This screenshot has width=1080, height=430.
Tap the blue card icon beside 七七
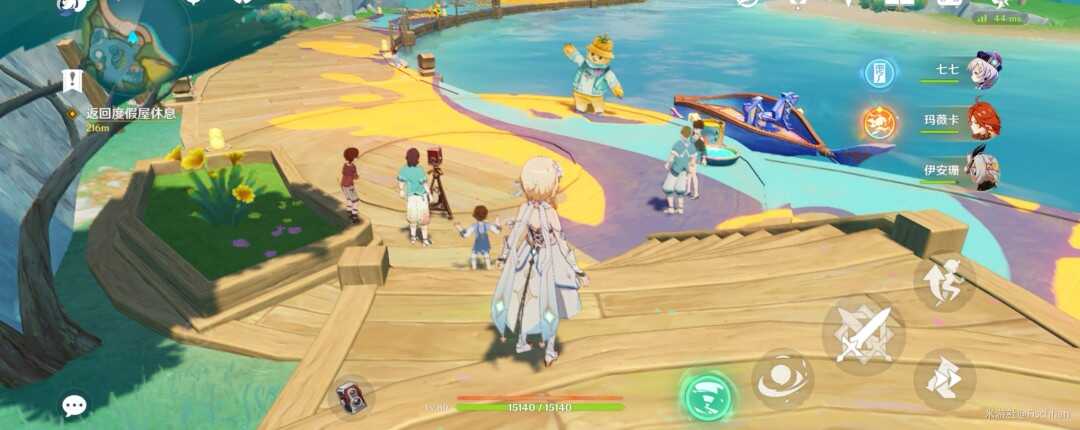point(880,72)
